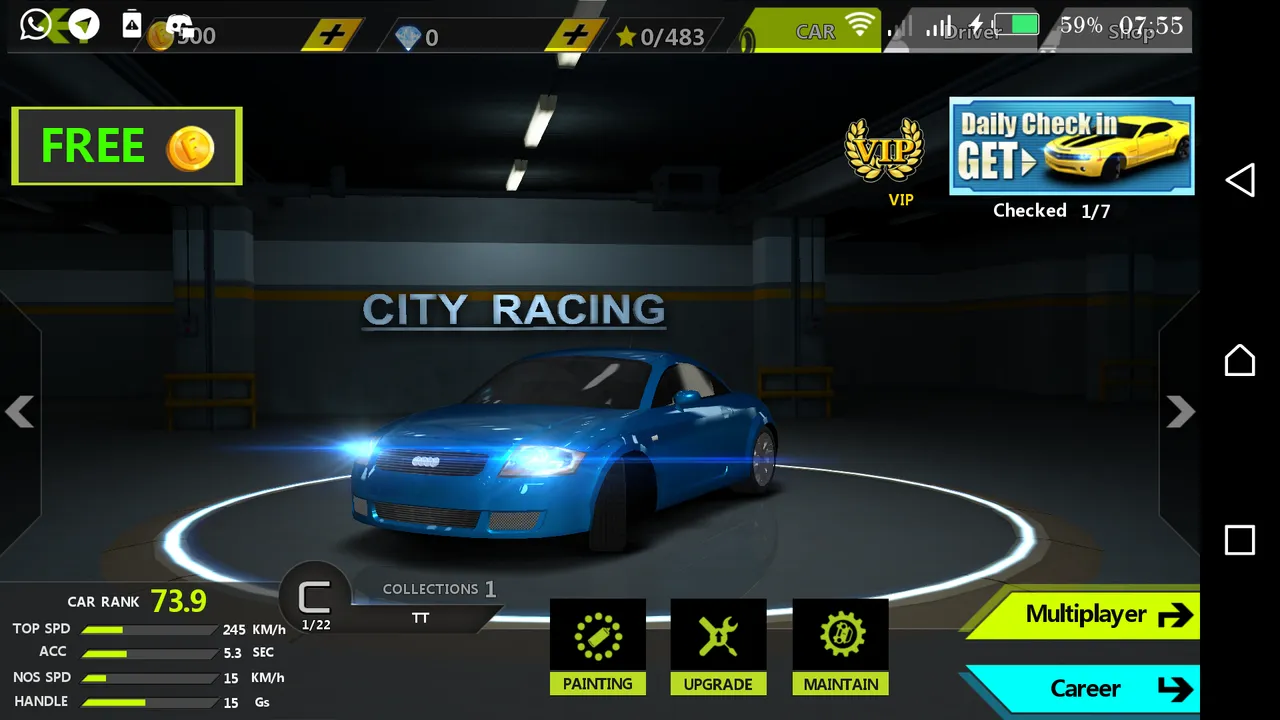The width and height of the screenshot is (1280, 720).
Task: Choose the MAINTAIN option
Action: [841, 646]
